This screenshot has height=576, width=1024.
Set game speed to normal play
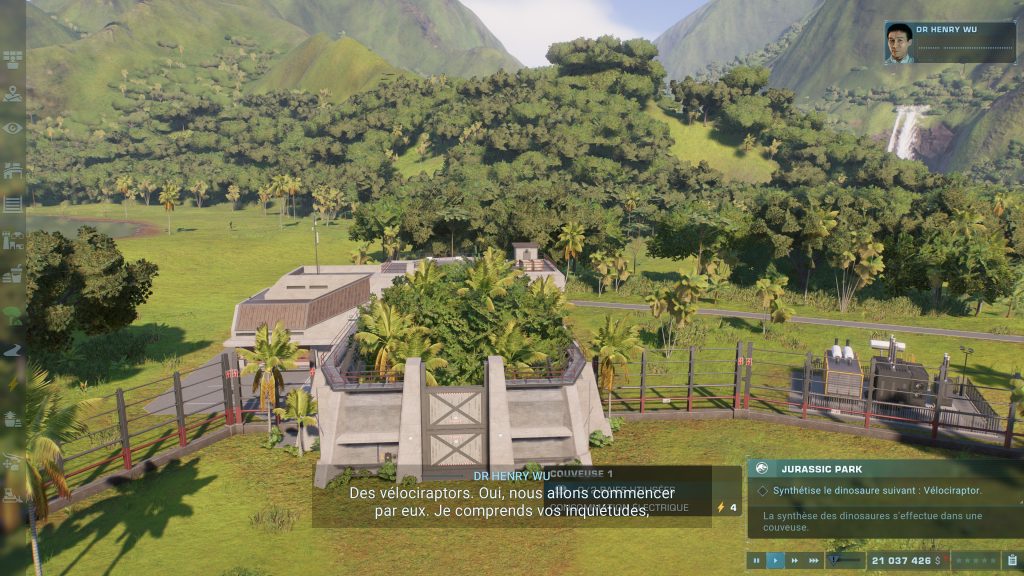(x=775, y=561)
